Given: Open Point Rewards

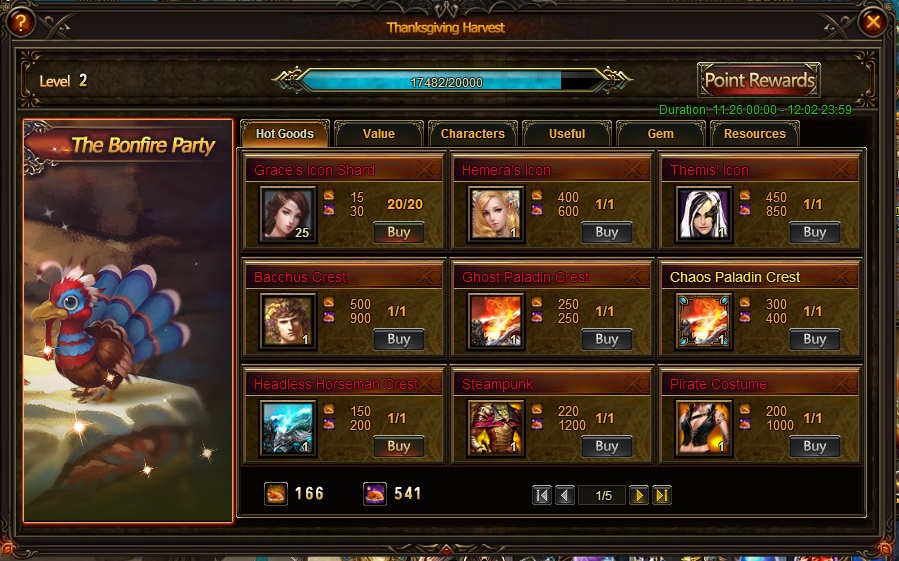Looking at the screenshot, I should click(x=760, y=80).
